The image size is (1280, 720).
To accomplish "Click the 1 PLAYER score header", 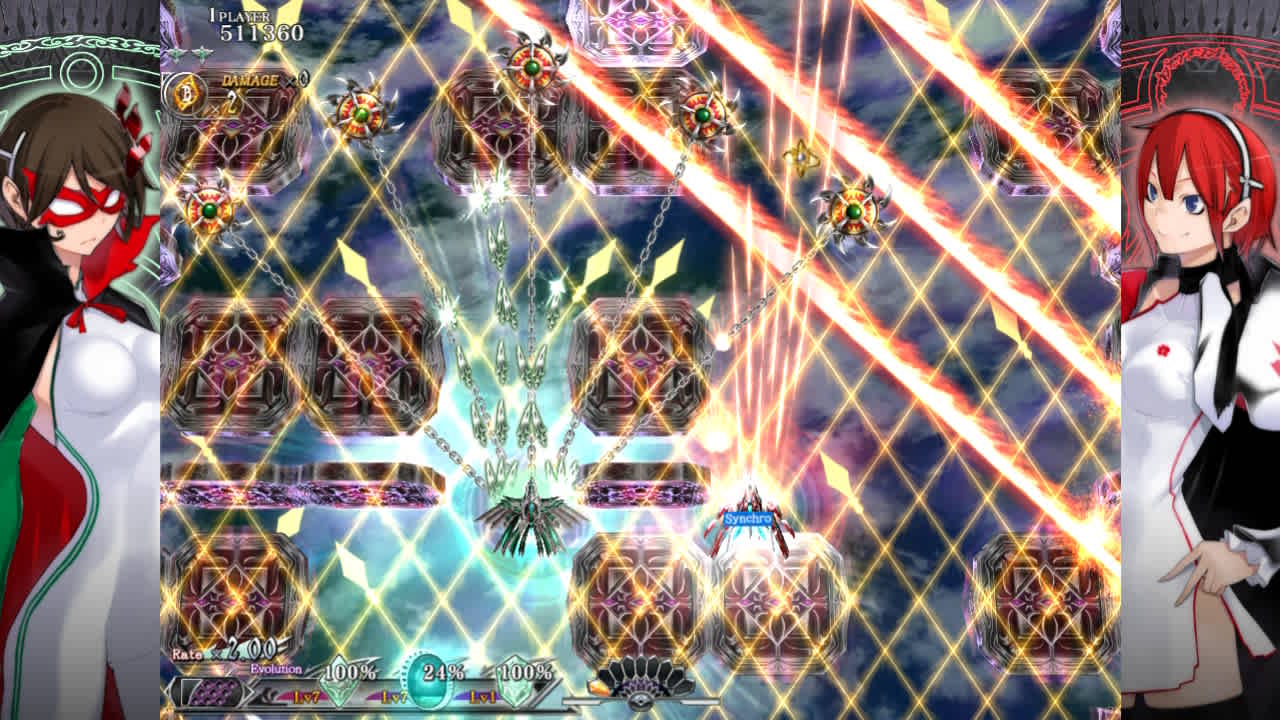I will 238,15.
